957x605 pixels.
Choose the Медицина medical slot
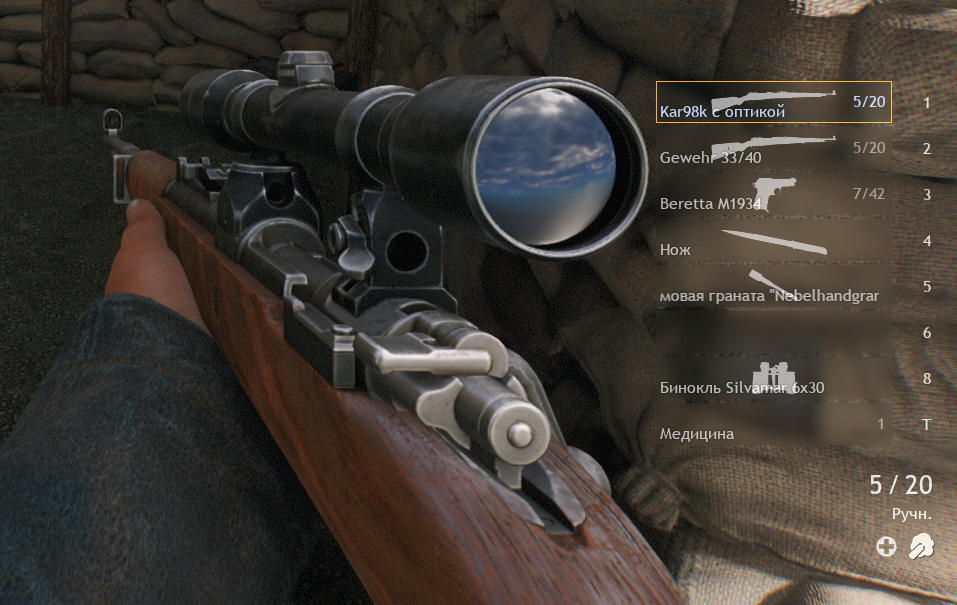point(773,424)
